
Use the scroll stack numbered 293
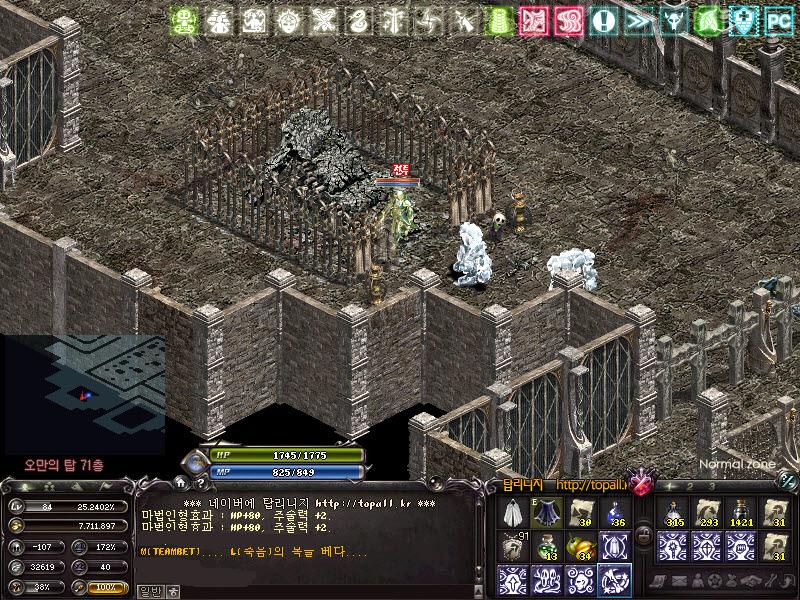(x=708, y=513)
